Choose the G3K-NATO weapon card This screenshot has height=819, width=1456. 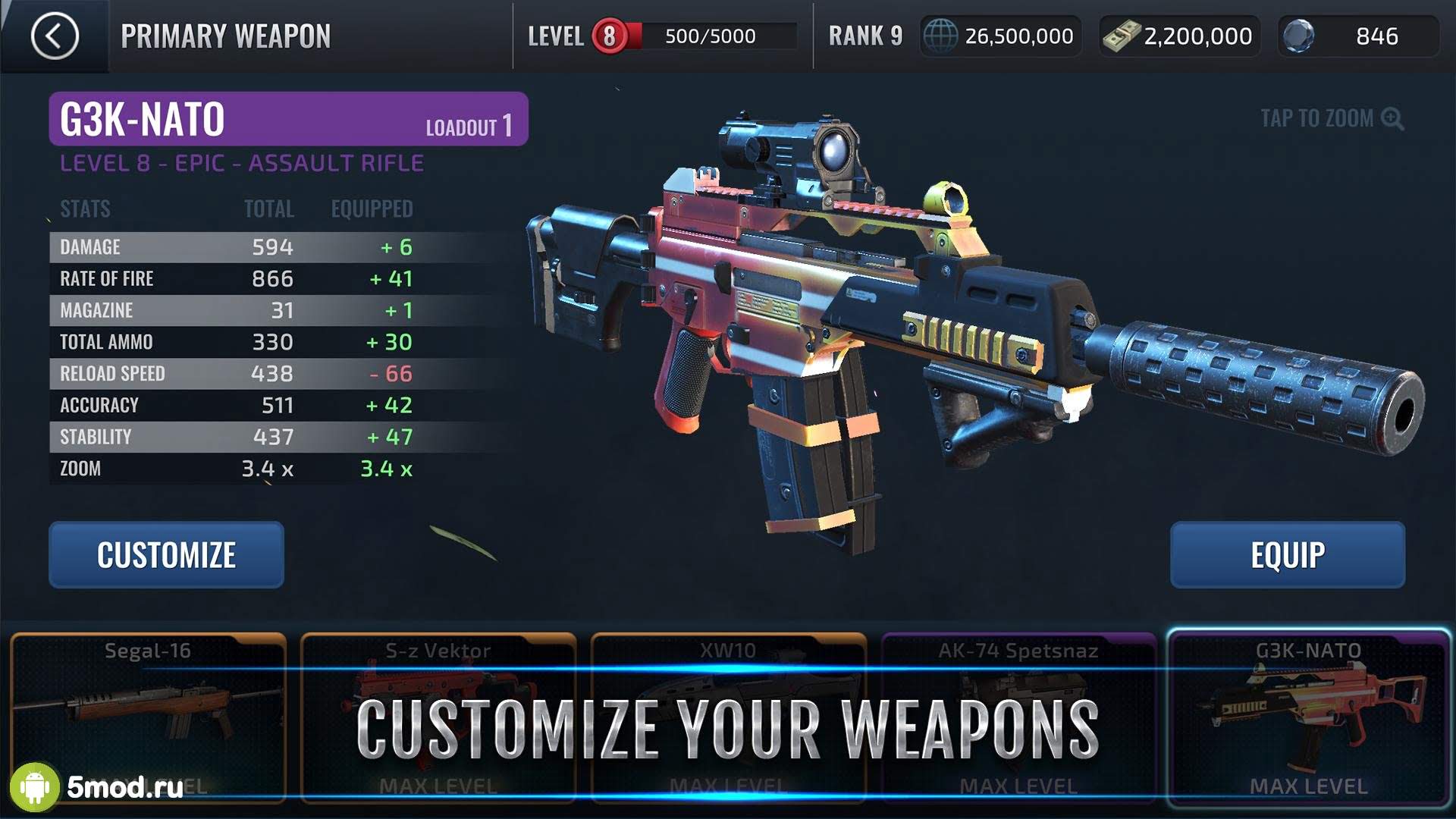coord(1308,717)
